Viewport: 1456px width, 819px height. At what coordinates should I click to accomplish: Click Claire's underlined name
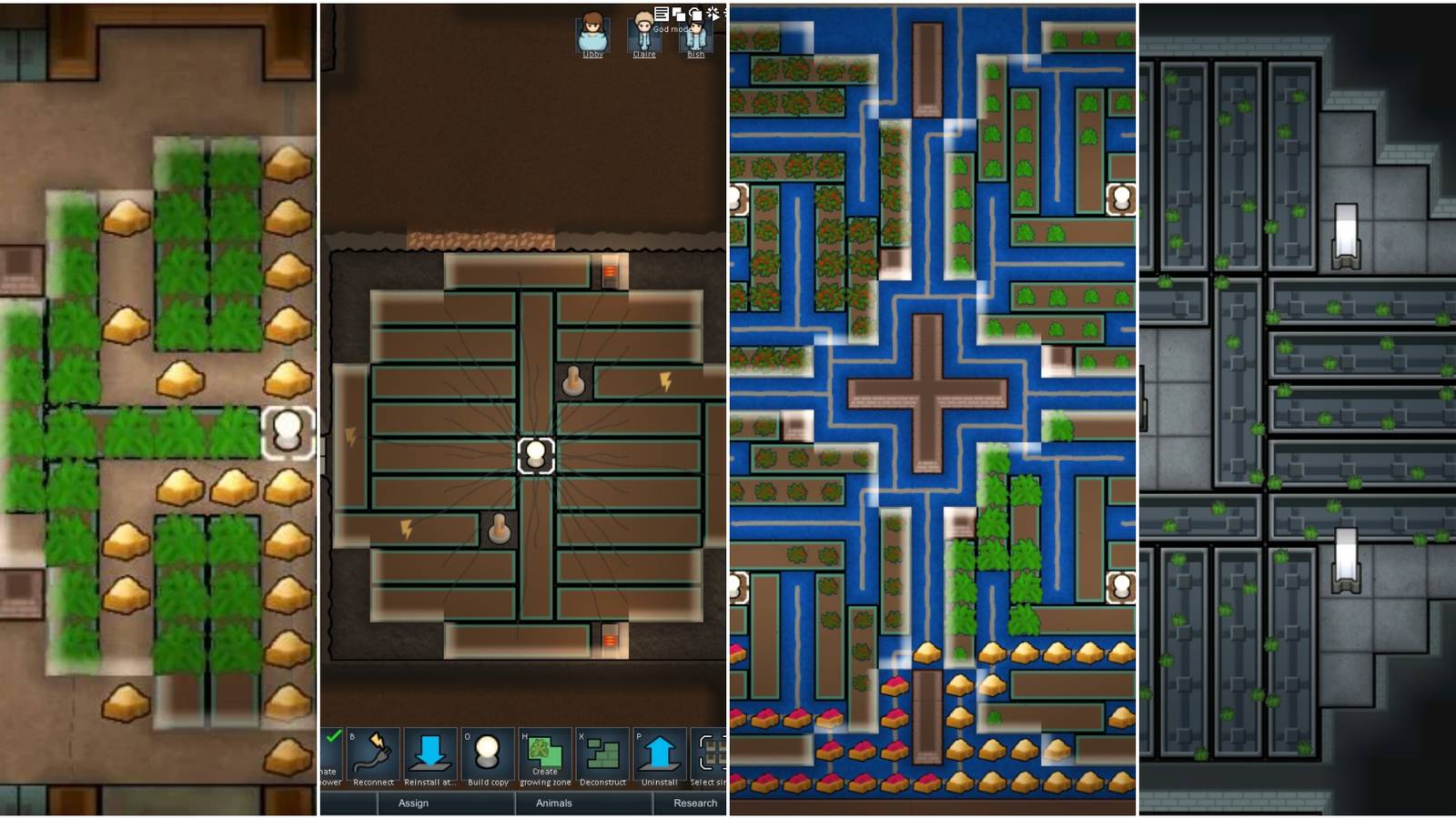(x=644, y=55)
